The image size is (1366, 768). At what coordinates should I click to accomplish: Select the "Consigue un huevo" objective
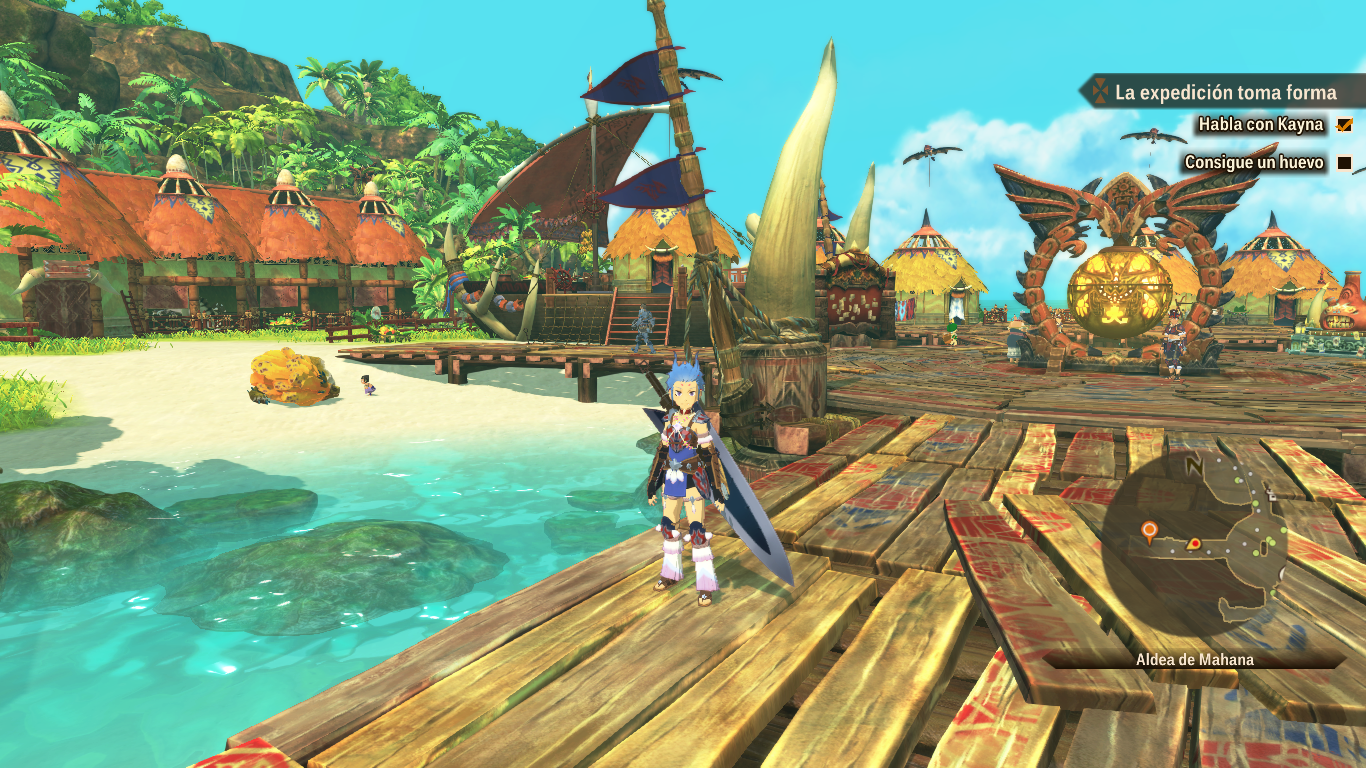tap(1253, 162)
